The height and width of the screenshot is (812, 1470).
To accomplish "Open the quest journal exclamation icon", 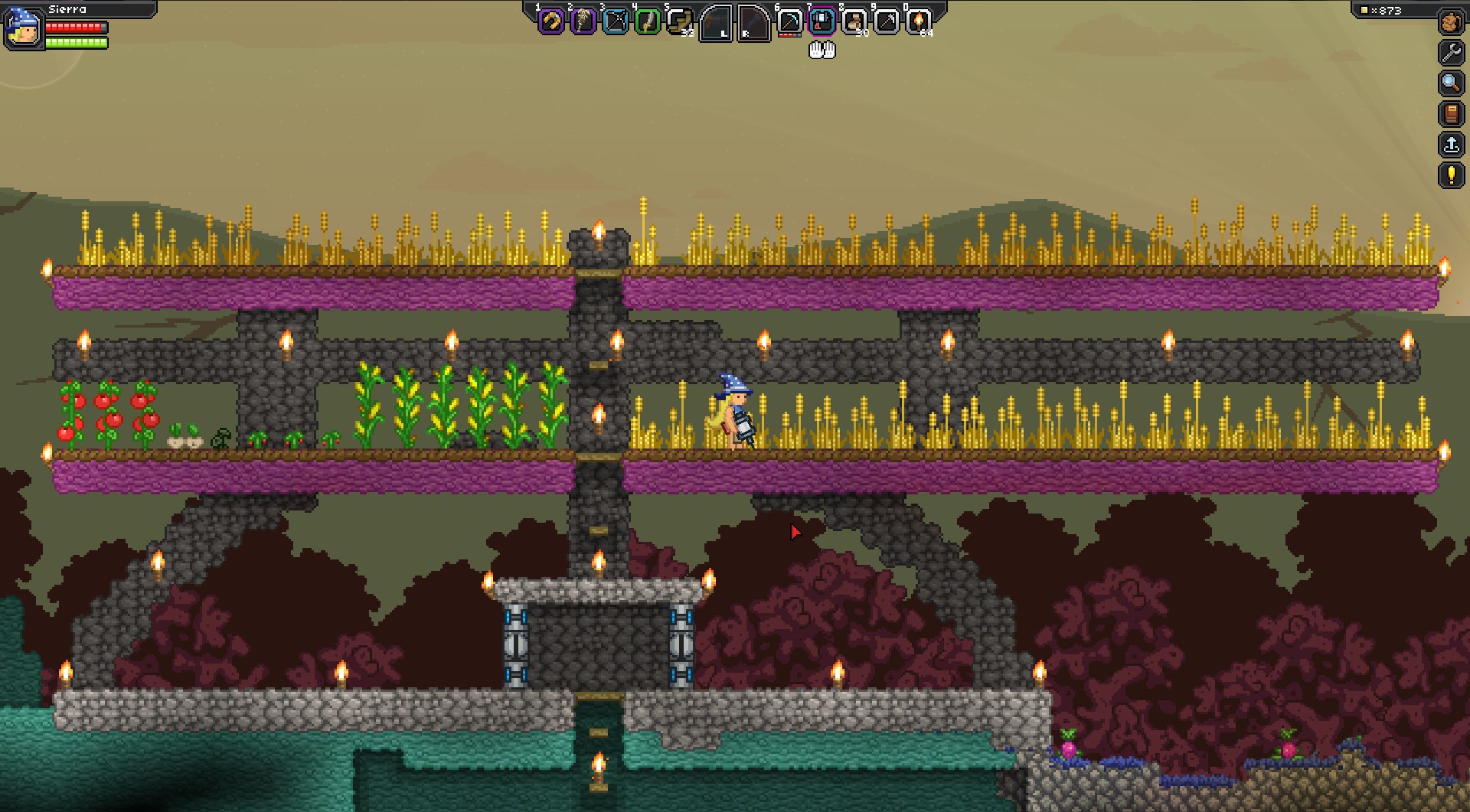I will point(1451,174).
